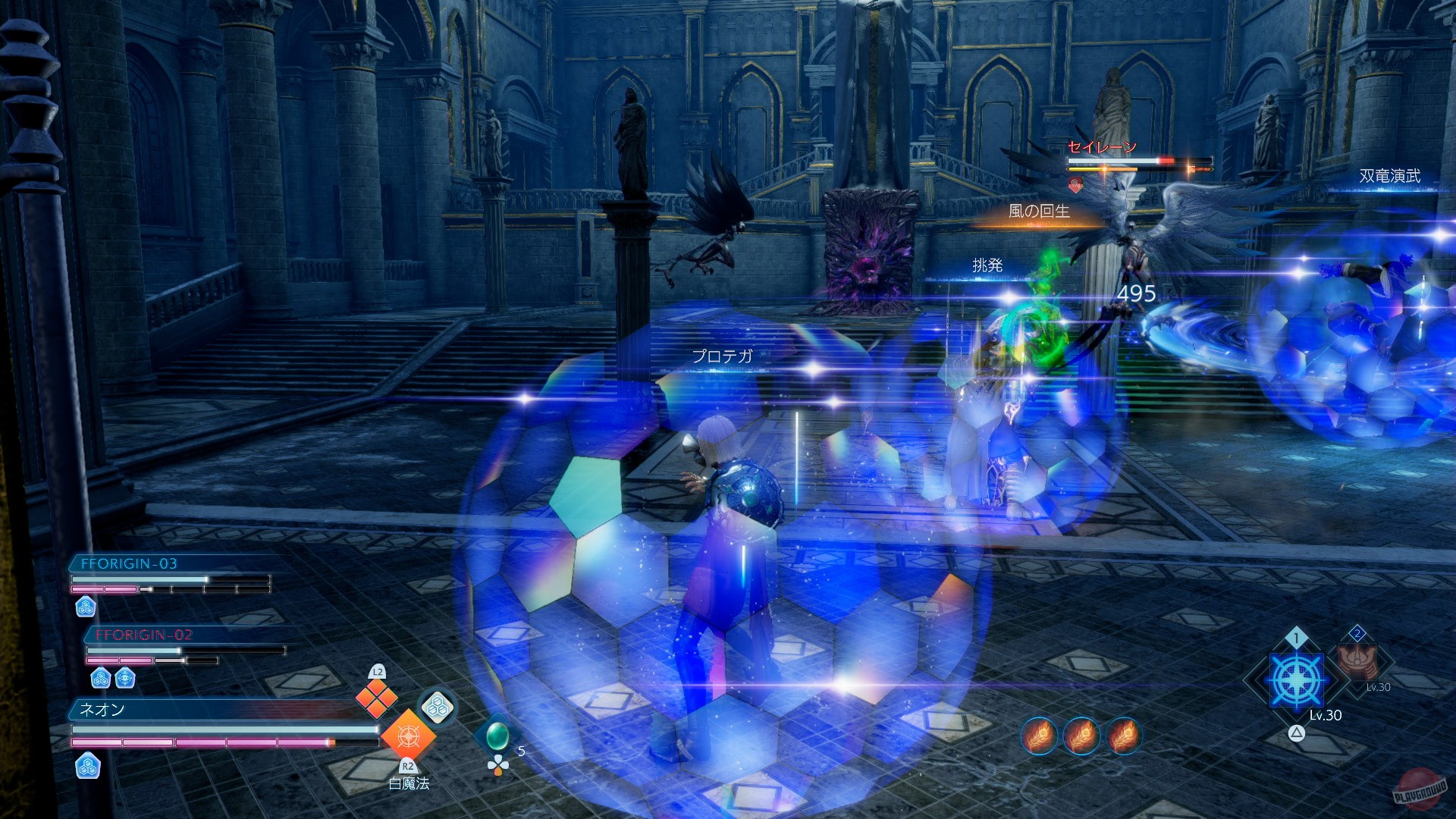Select the 白魔法 R2 command diamond icon
The image size is (1456, 819).
(x=409, y=737)
